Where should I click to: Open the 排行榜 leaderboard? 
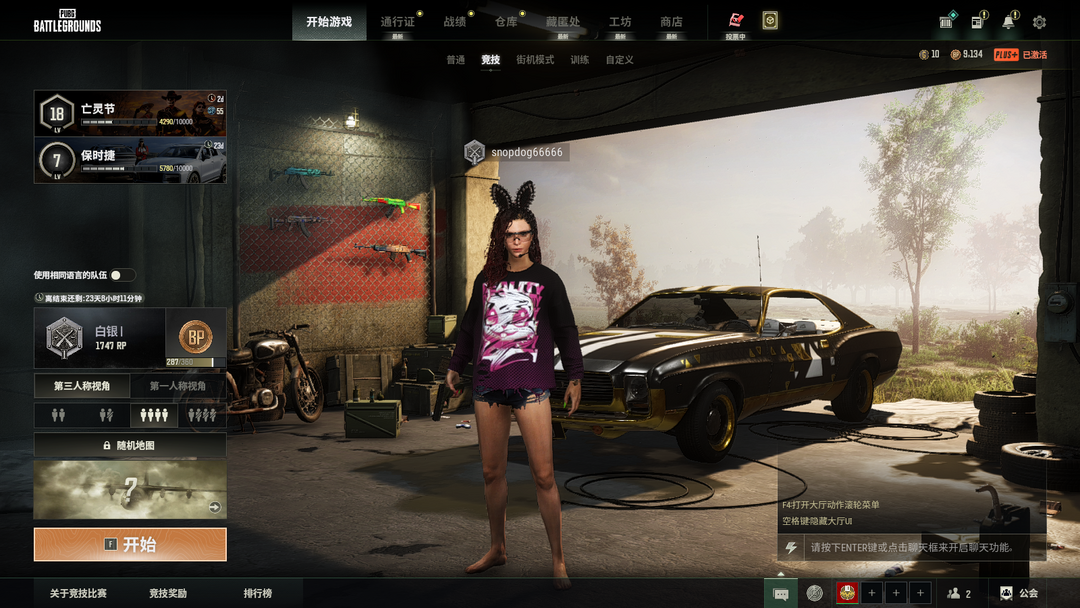[257, 593]
